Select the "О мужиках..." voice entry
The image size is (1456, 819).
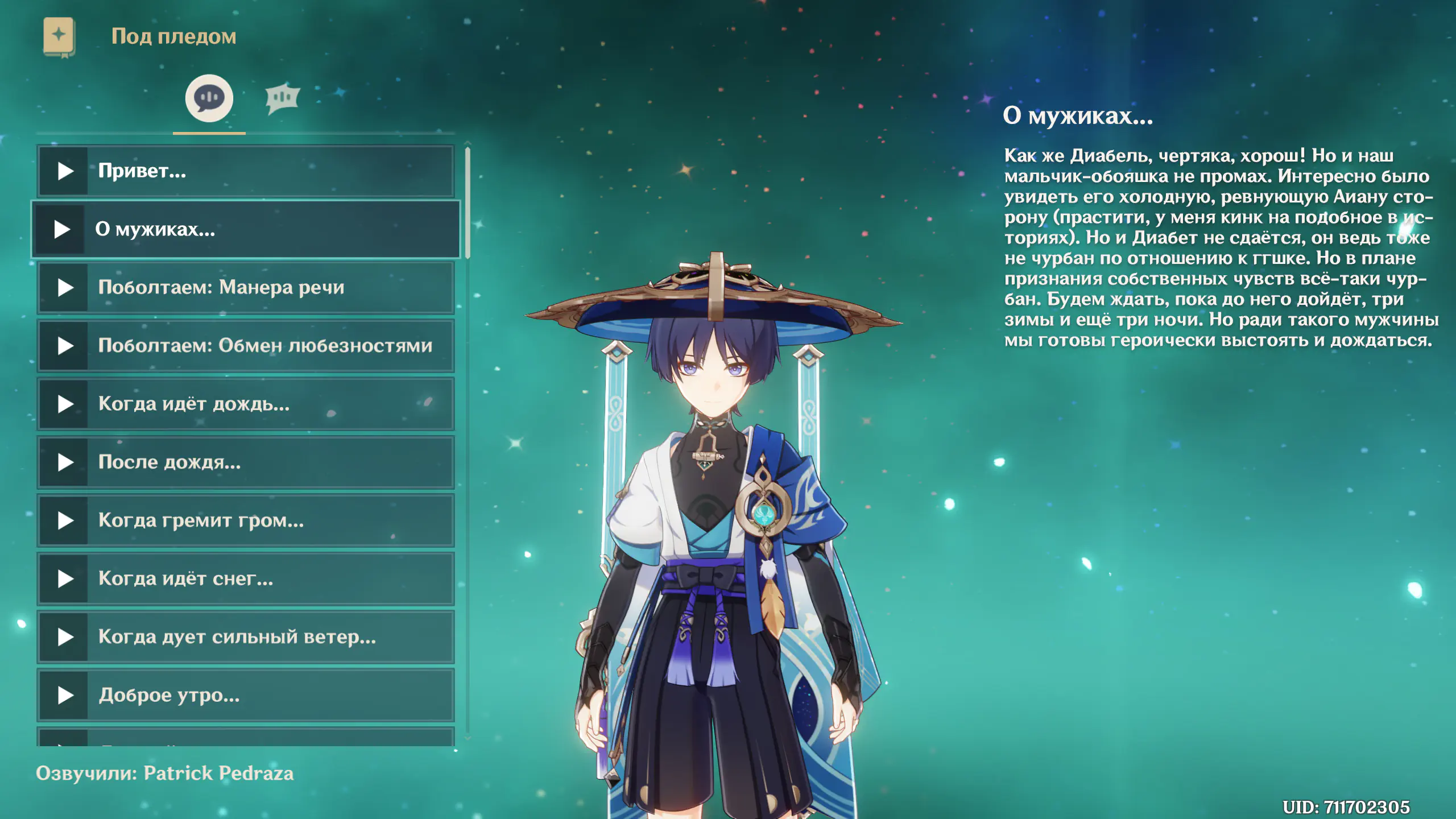click(246, 229)
